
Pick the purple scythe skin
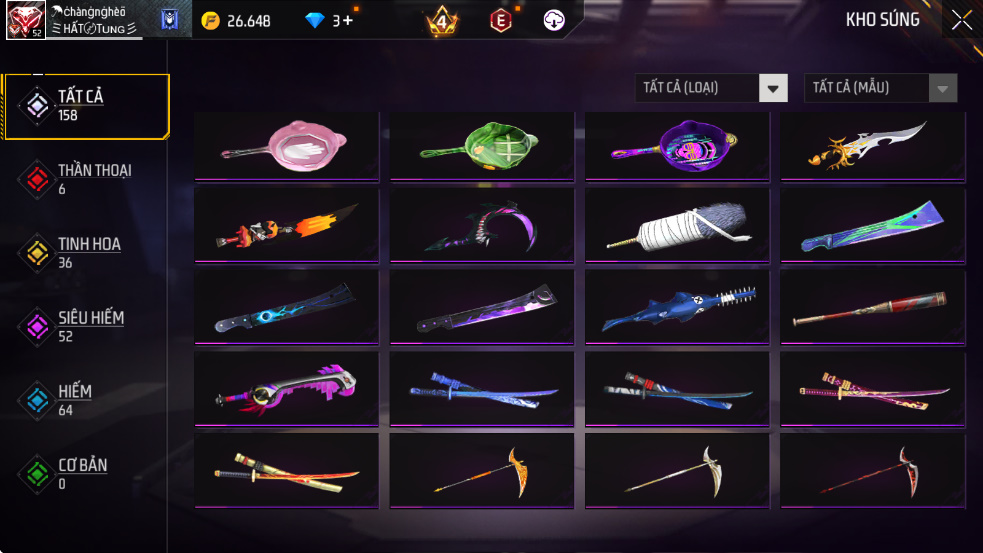click(482, 226)
